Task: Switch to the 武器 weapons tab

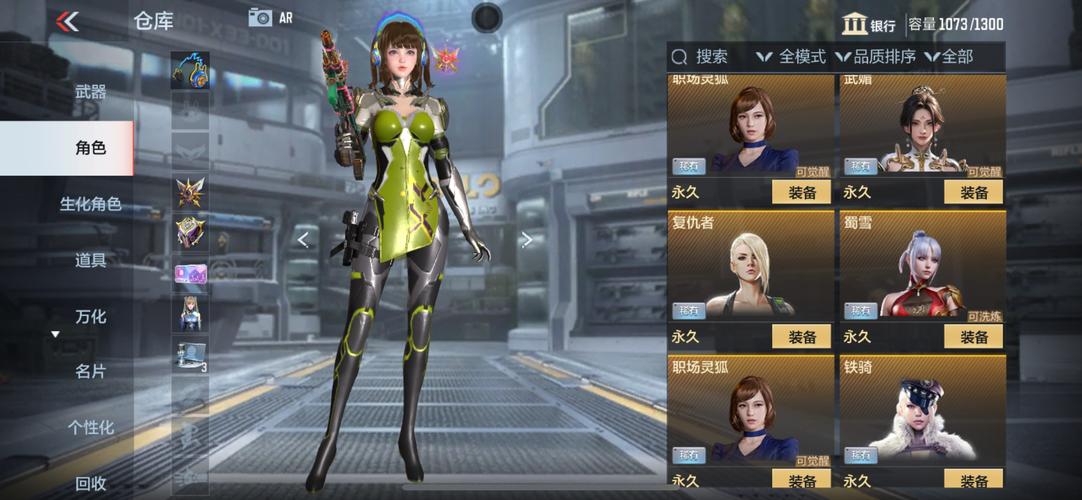Action: 90,92
